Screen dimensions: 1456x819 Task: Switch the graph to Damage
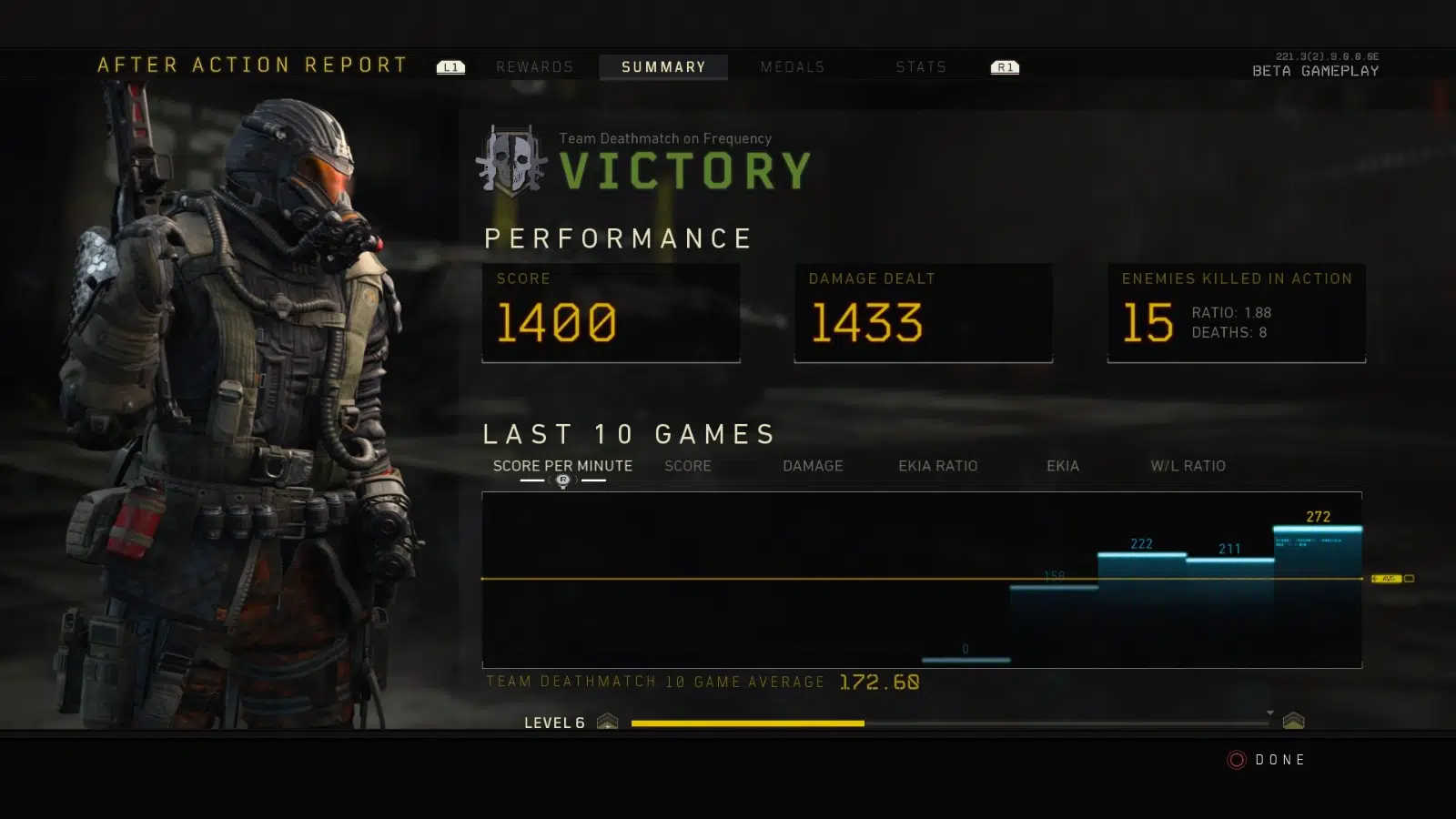tap(813, 466)
